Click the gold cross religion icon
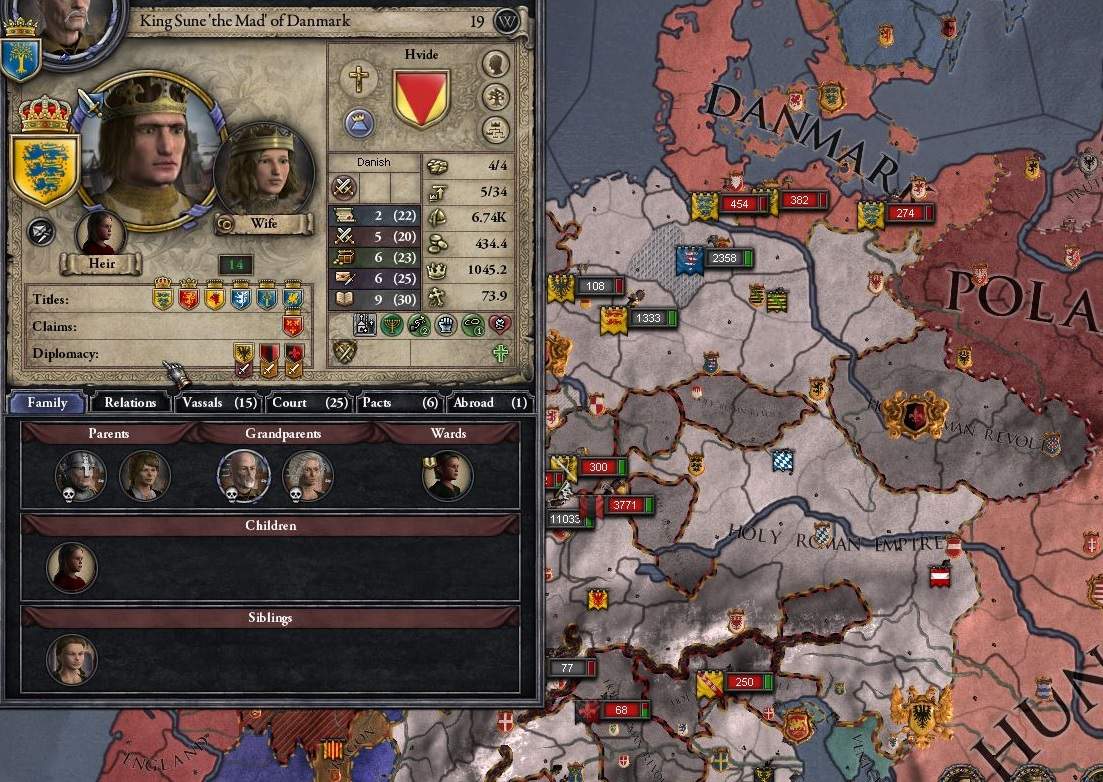1103x782 pixels. coord(358,78)
